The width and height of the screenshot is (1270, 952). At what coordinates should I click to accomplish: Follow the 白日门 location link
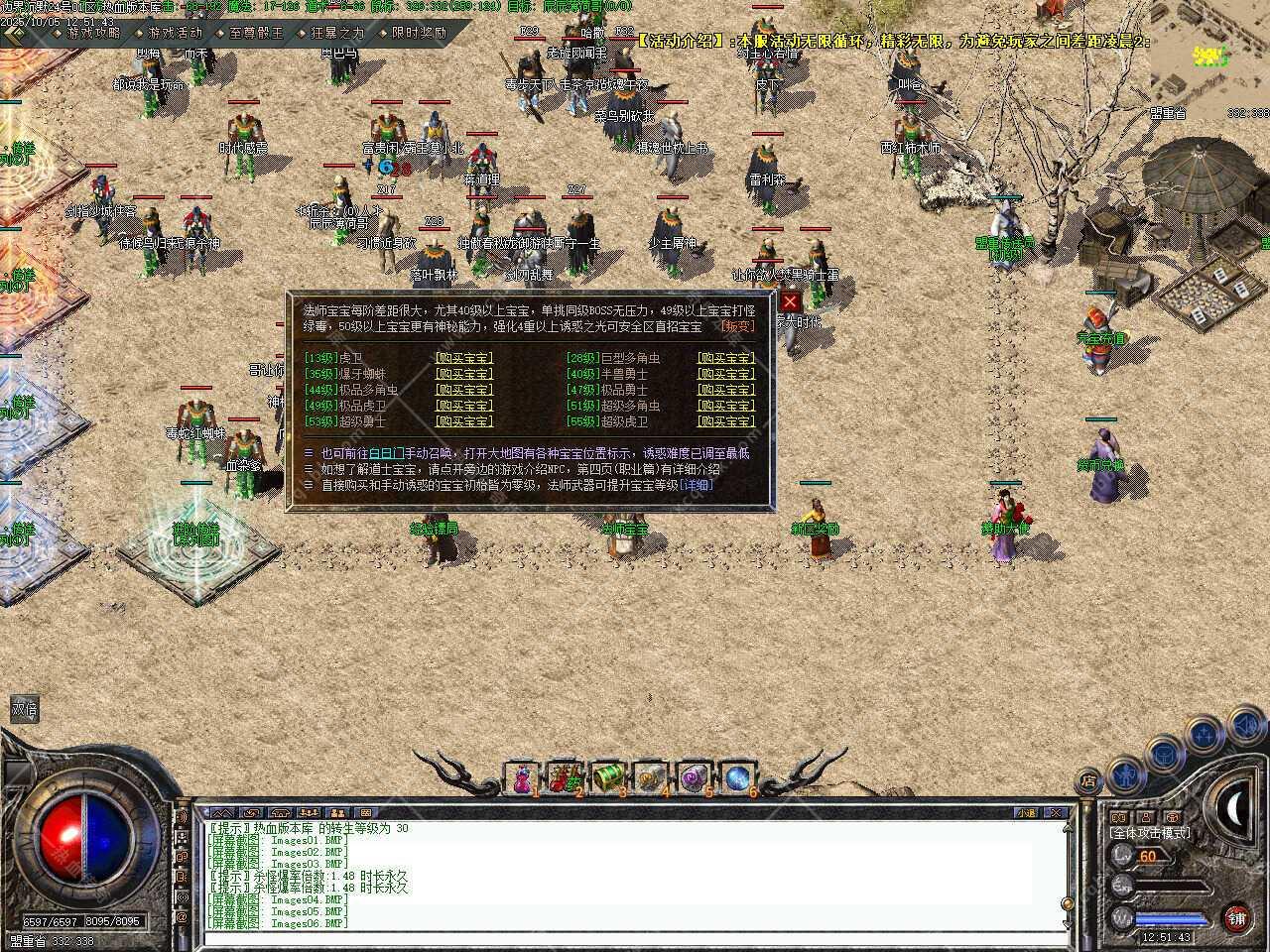(386, 453)
